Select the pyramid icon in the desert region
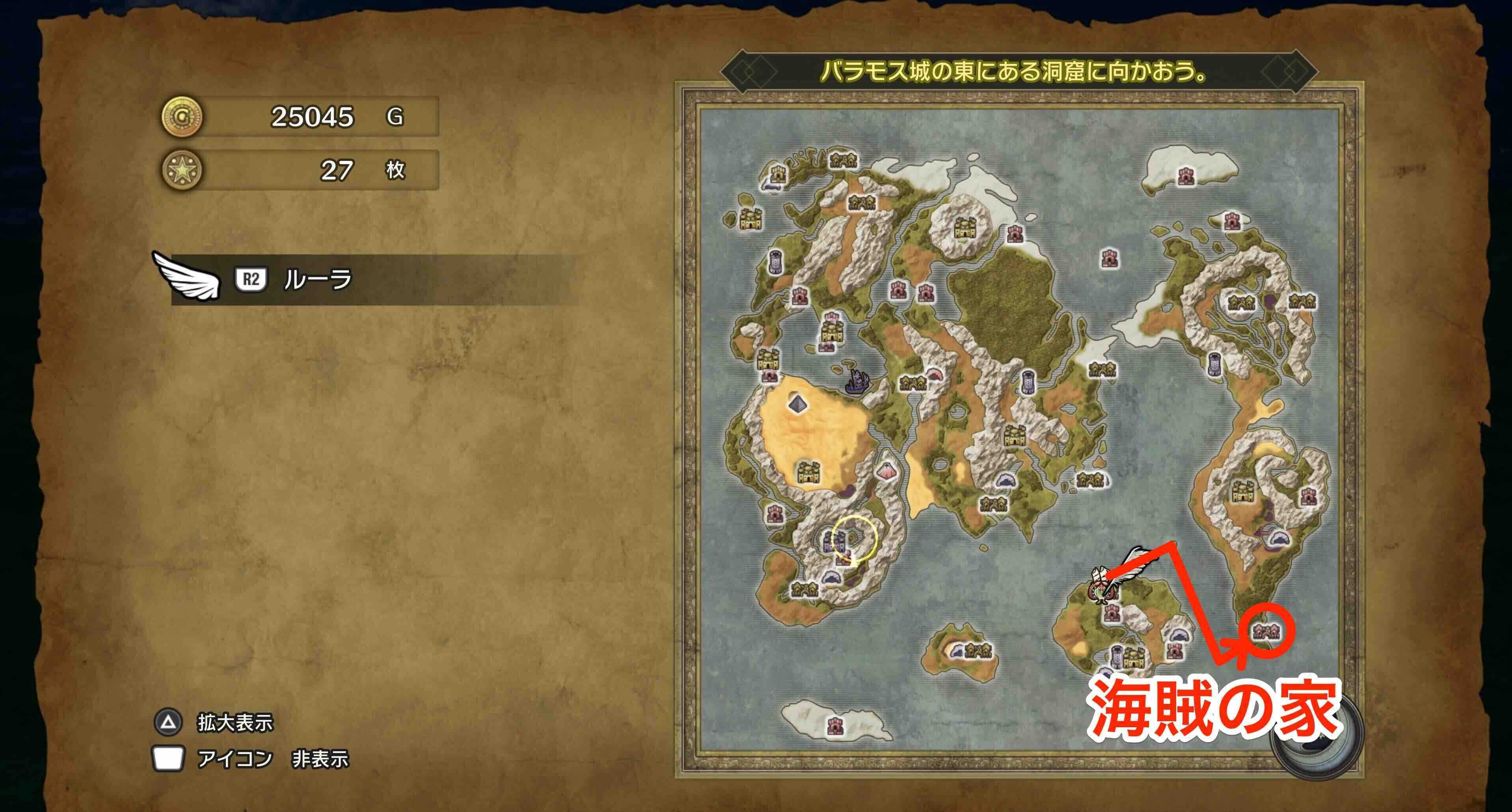The height and width of the screenshot is (812, 1512). 798,404
